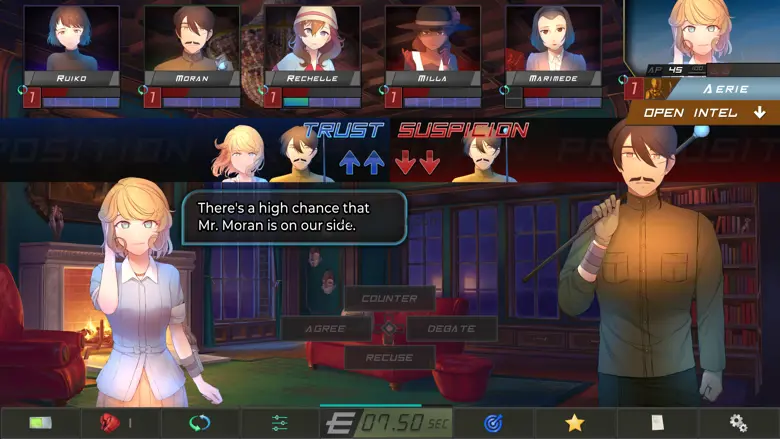
Task: Click the blue target icon
Action: [x=493, y=423]
